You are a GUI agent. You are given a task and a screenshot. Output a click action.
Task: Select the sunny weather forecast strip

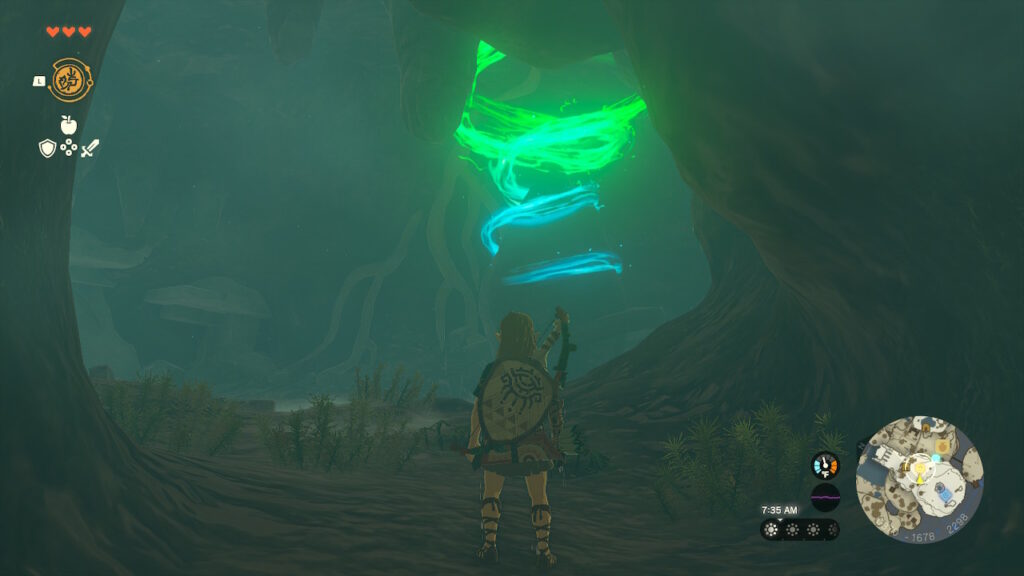tap(799, 530)
